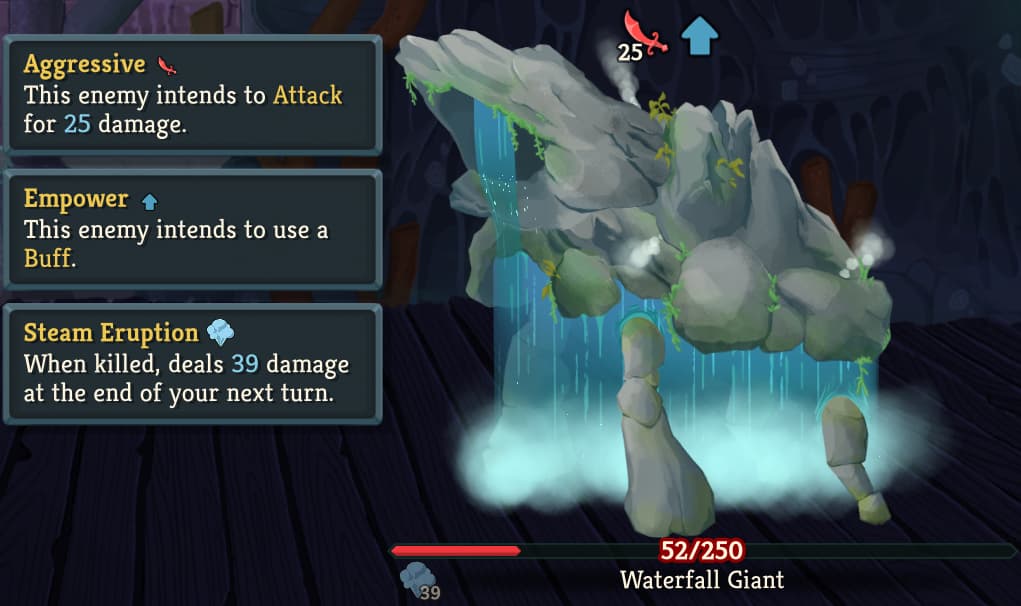Click the red sword attack intent icon
The image size is (1021, 606).
[642, 32]
